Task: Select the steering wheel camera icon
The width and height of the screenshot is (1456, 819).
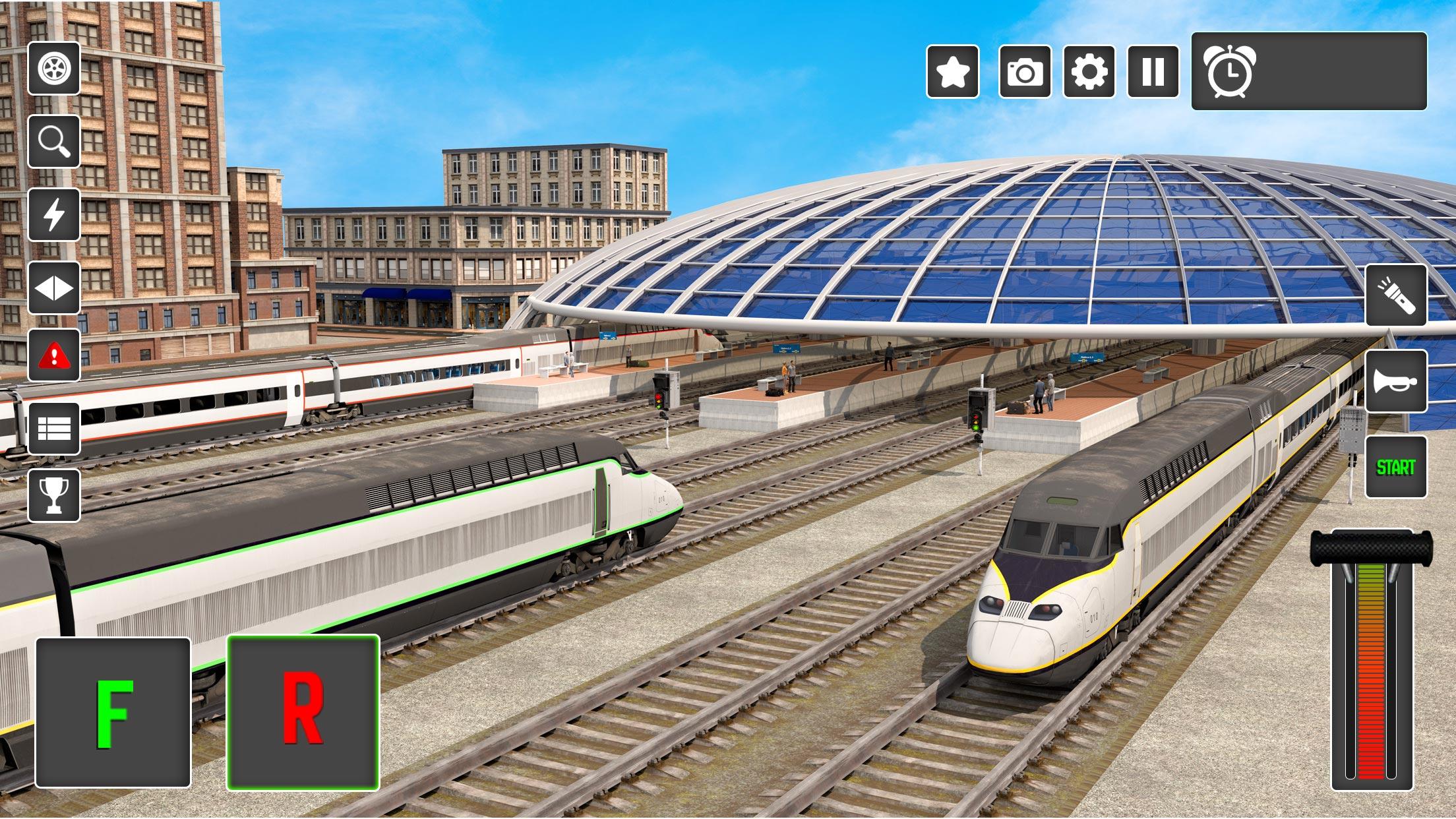Action: coord(56,68)
